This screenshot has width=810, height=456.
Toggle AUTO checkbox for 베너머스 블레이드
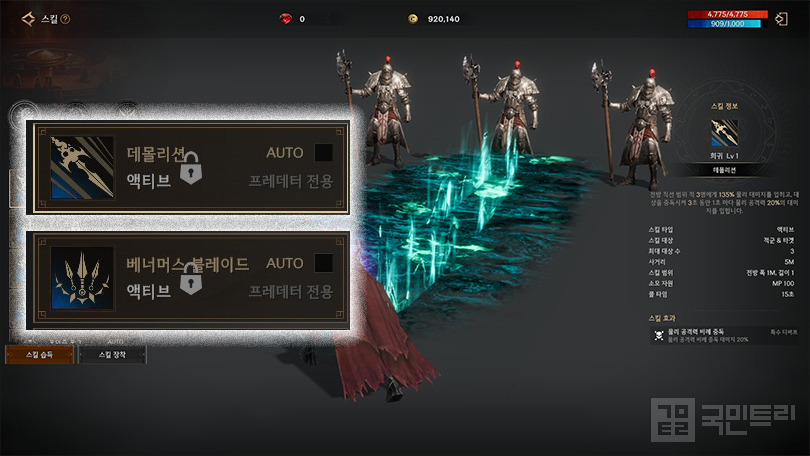(323, 263)
